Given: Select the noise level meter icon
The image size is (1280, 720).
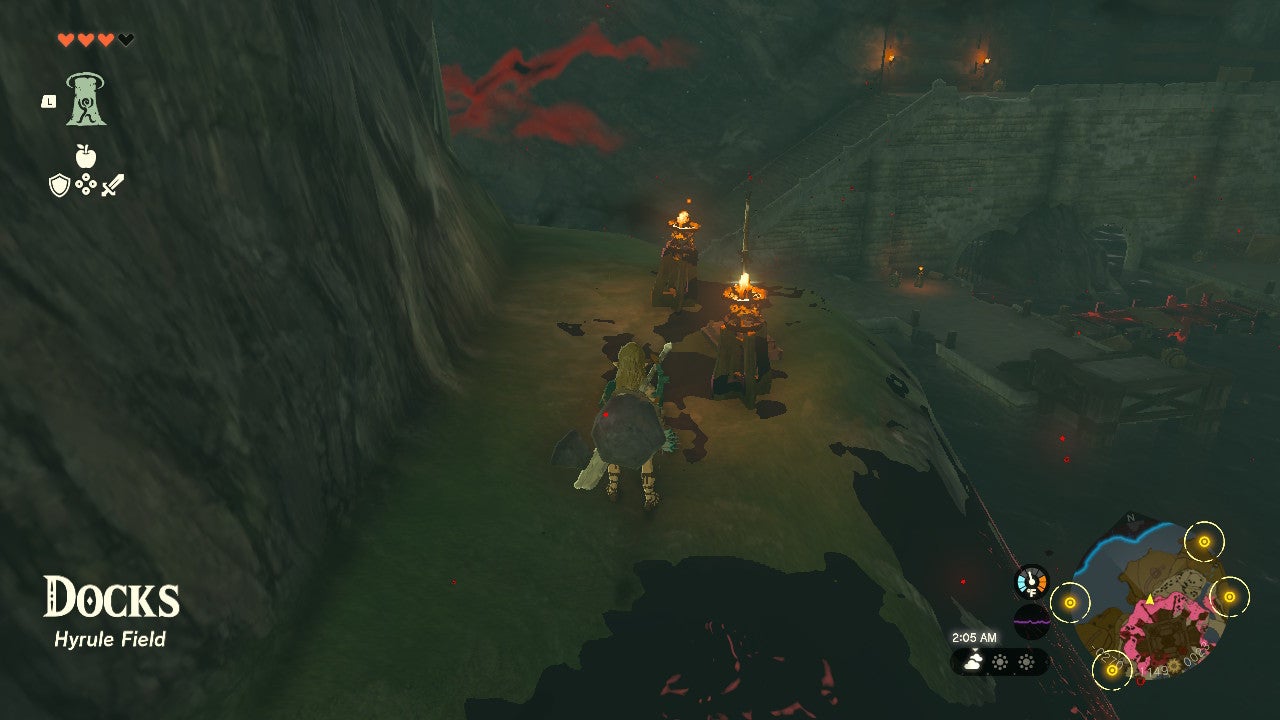Looking at the screenshot, I should pyautogui.click(x=1032, y=622).
